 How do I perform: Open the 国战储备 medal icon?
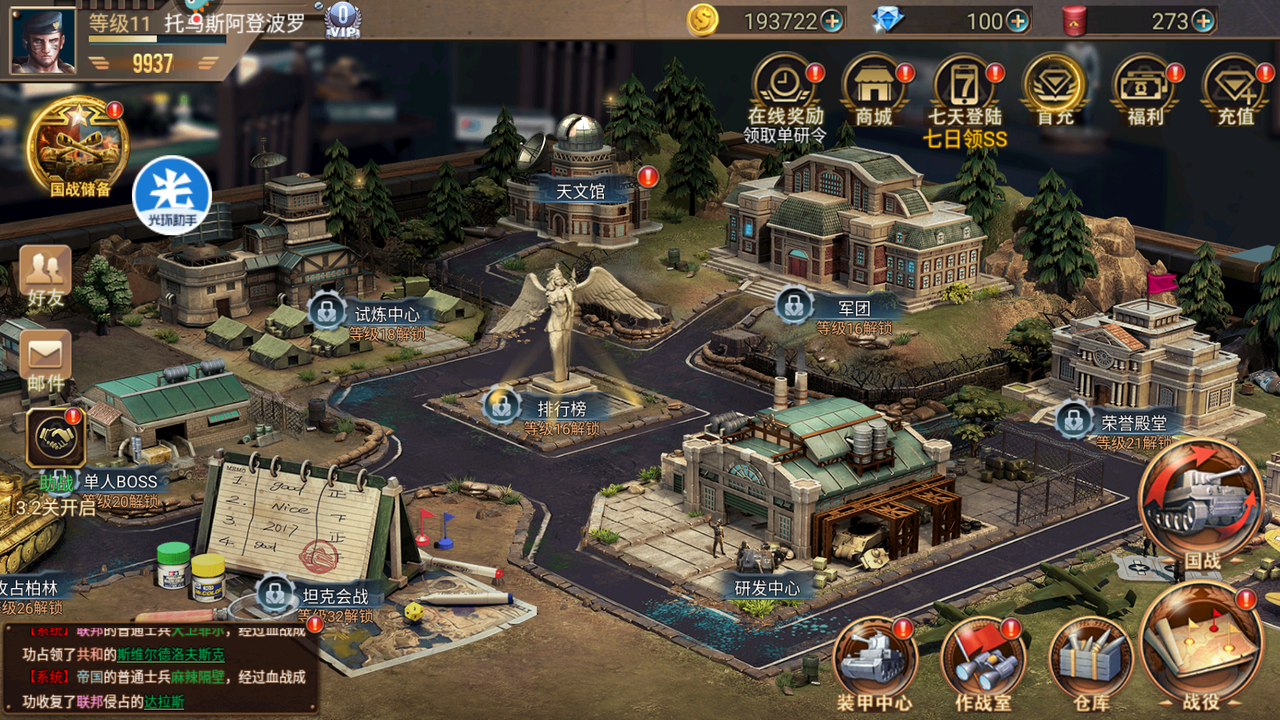click(x=78, y=147)
